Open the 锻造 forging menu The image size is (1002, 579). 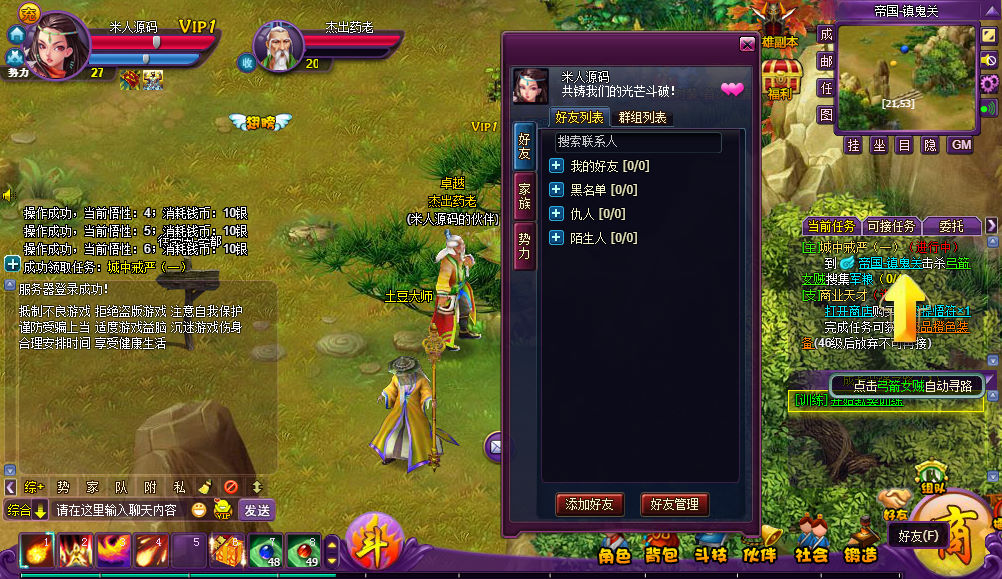coord(860,553)
